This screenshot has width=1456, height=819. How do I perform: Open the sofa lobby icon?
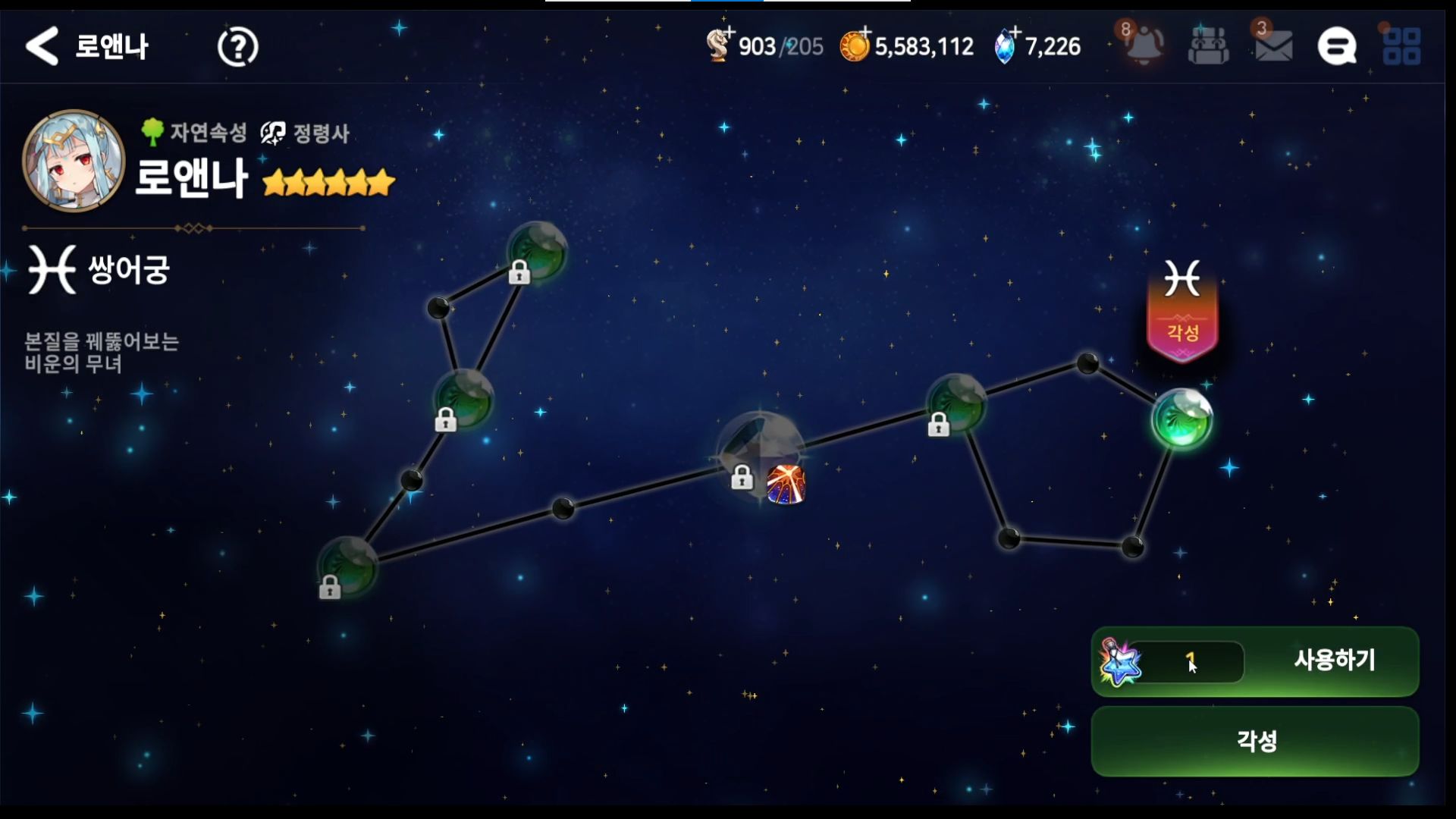(1208, 46)
